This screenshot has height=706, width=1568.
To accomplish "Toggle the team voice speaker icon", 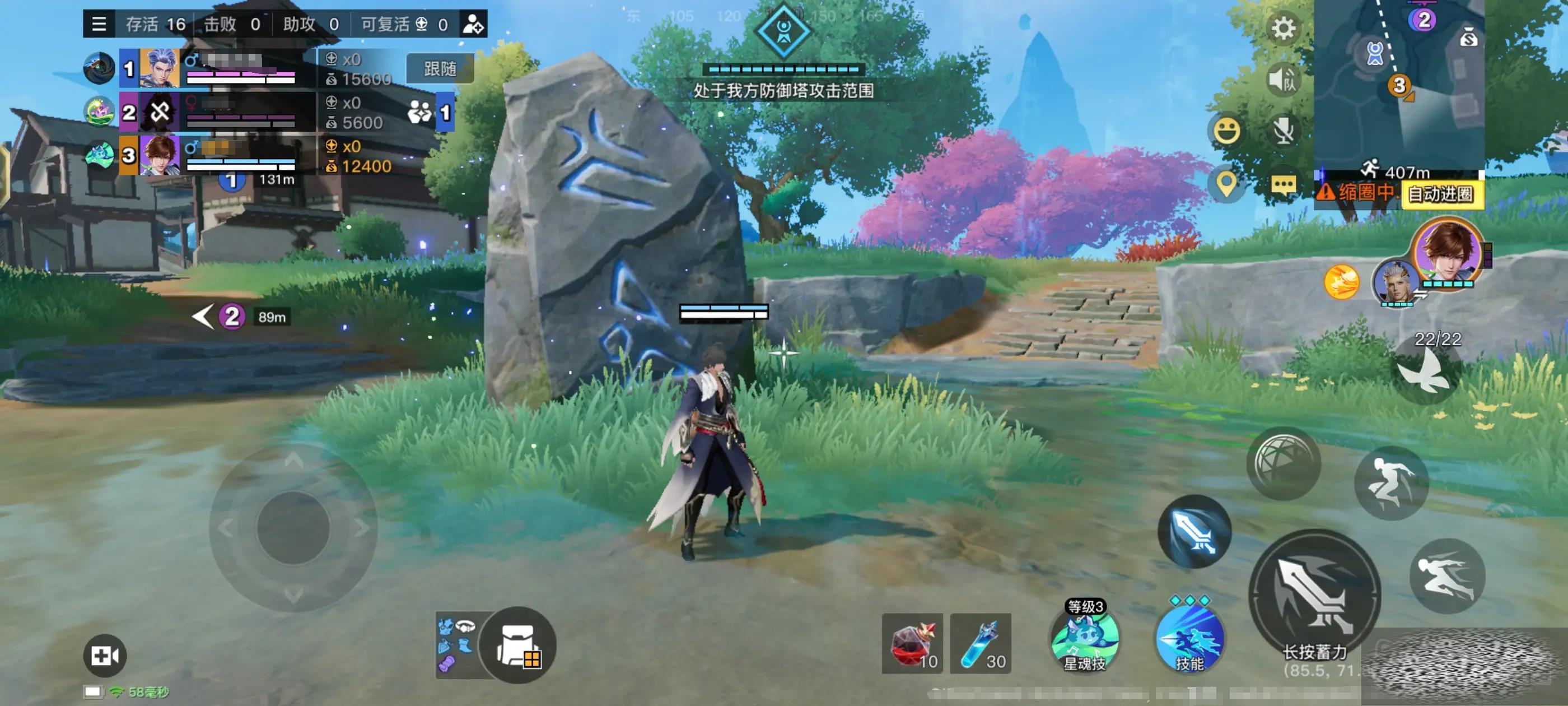I will (1283, 79).
